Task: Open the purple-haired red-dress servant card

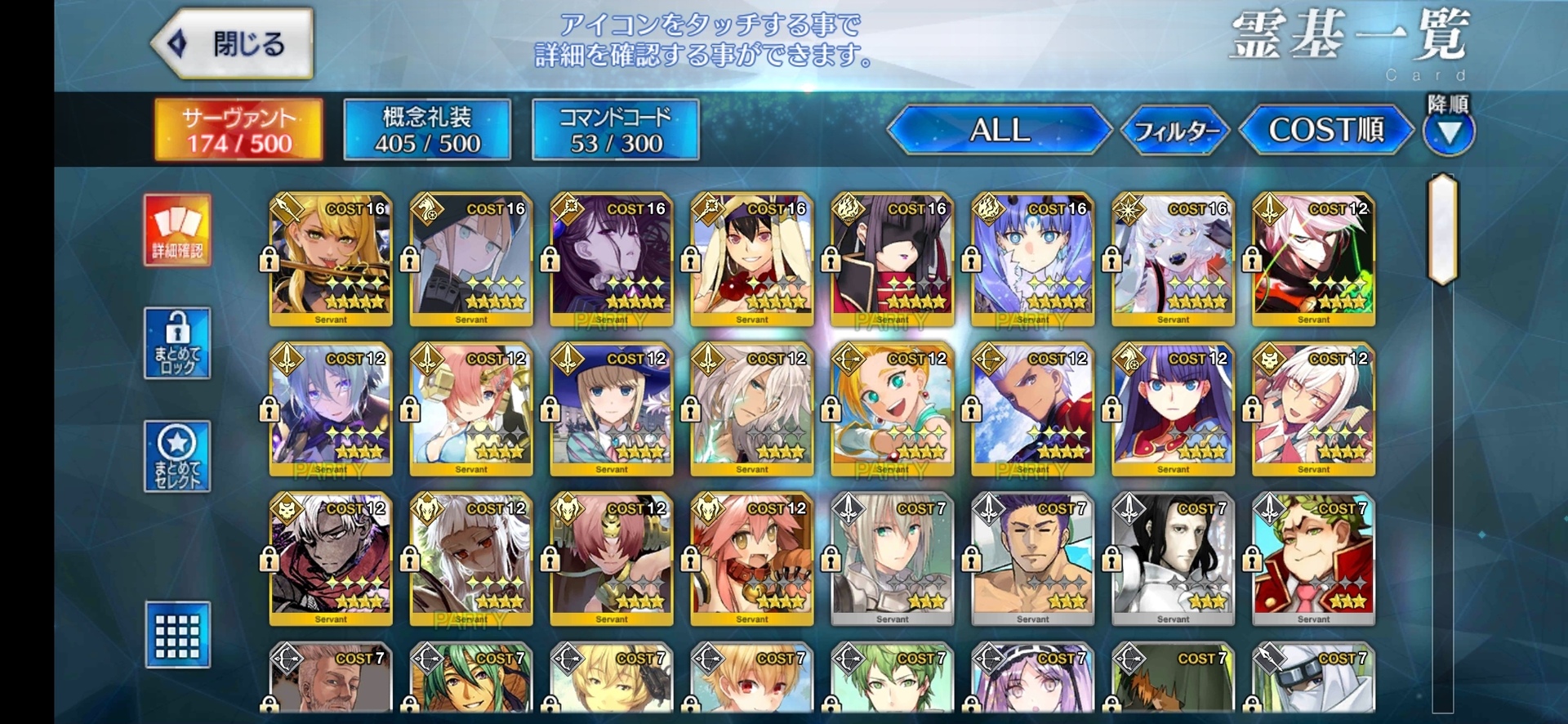Action: [1174, 409]
